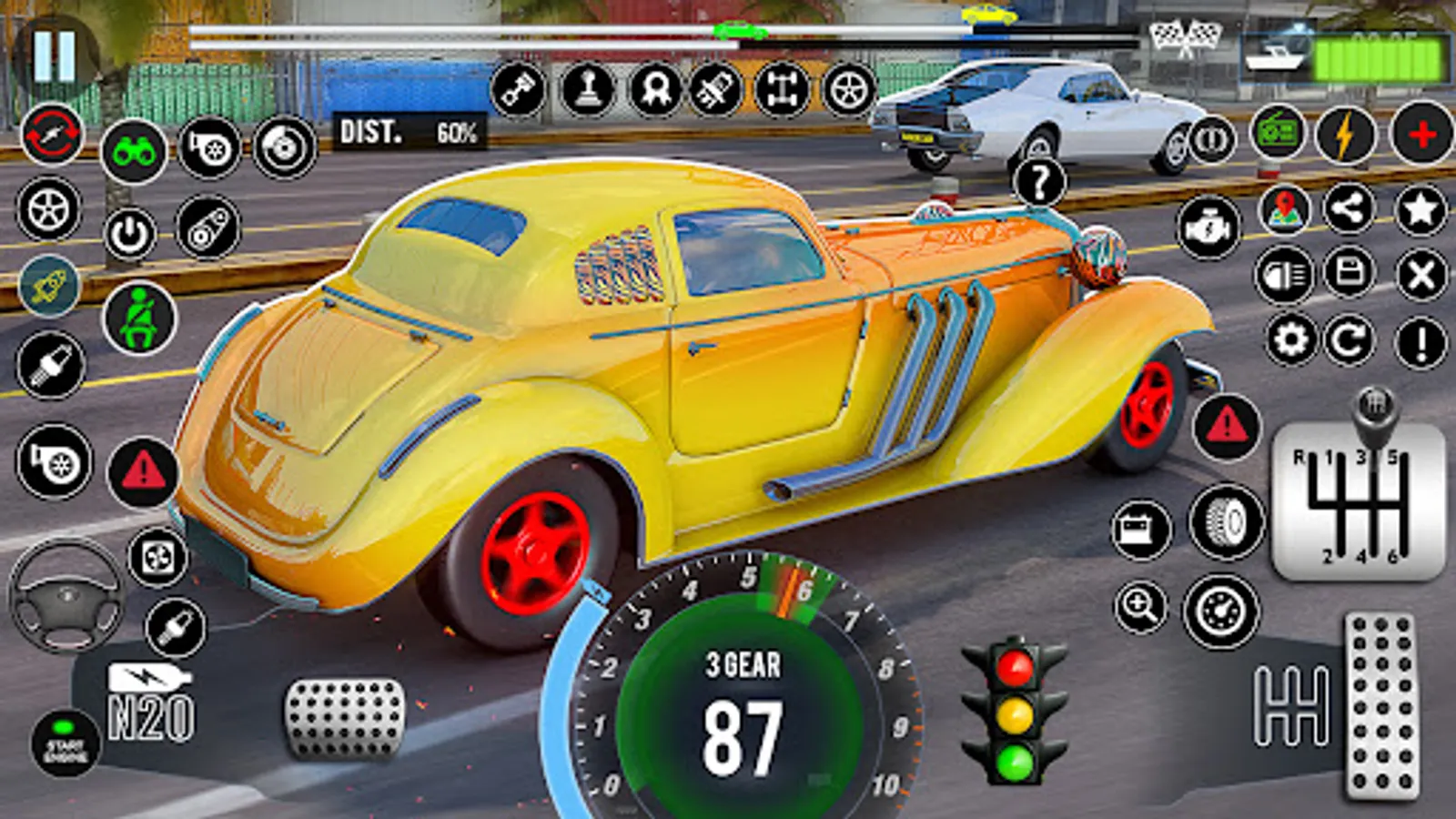Select the gear settings cog icon
The height and width of the screenshot is (819, 1456).
click(x=1290, y=340)
